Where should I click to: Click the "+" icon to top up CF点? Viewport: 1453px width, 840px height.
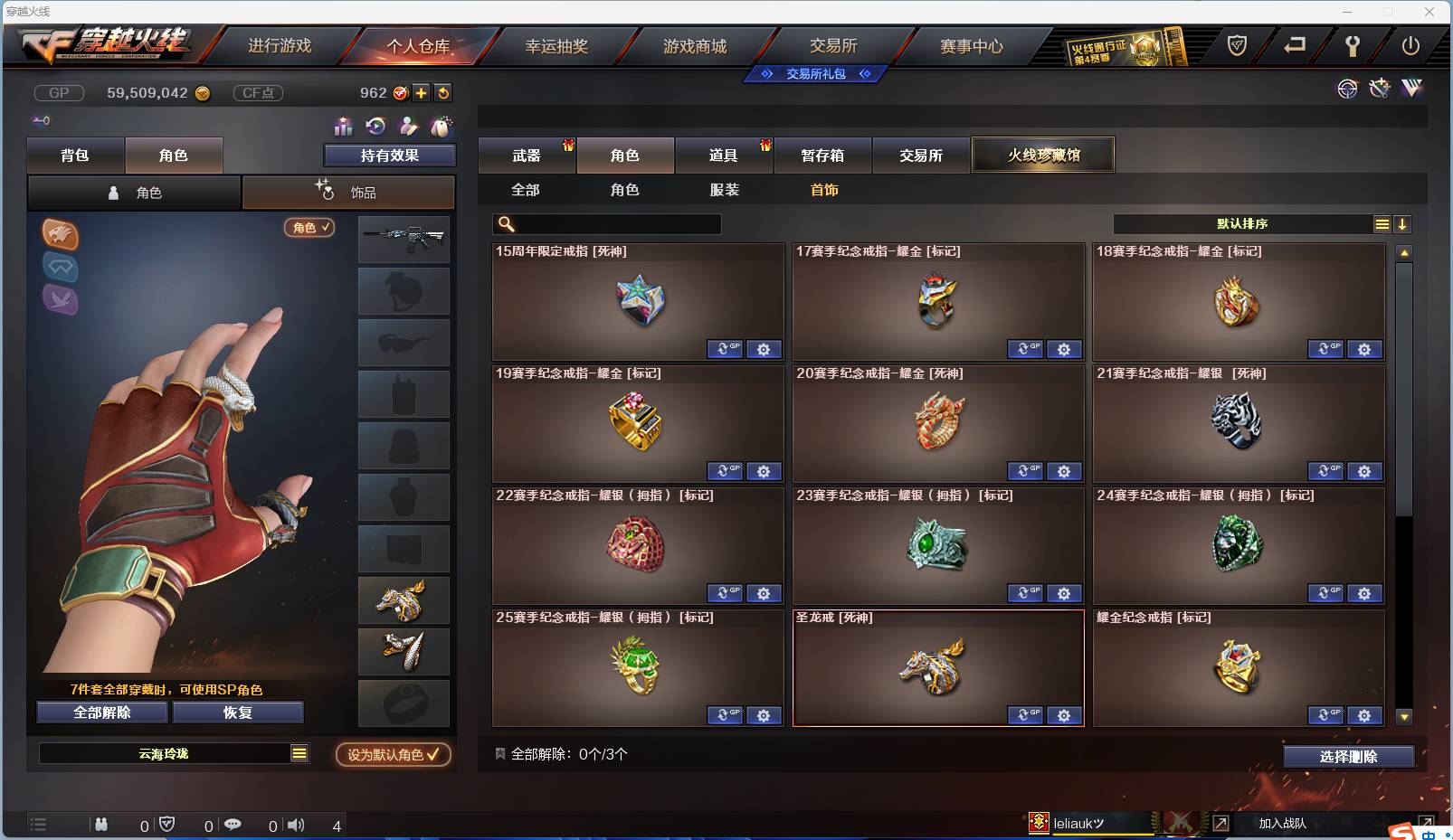[x=422, y=92]
